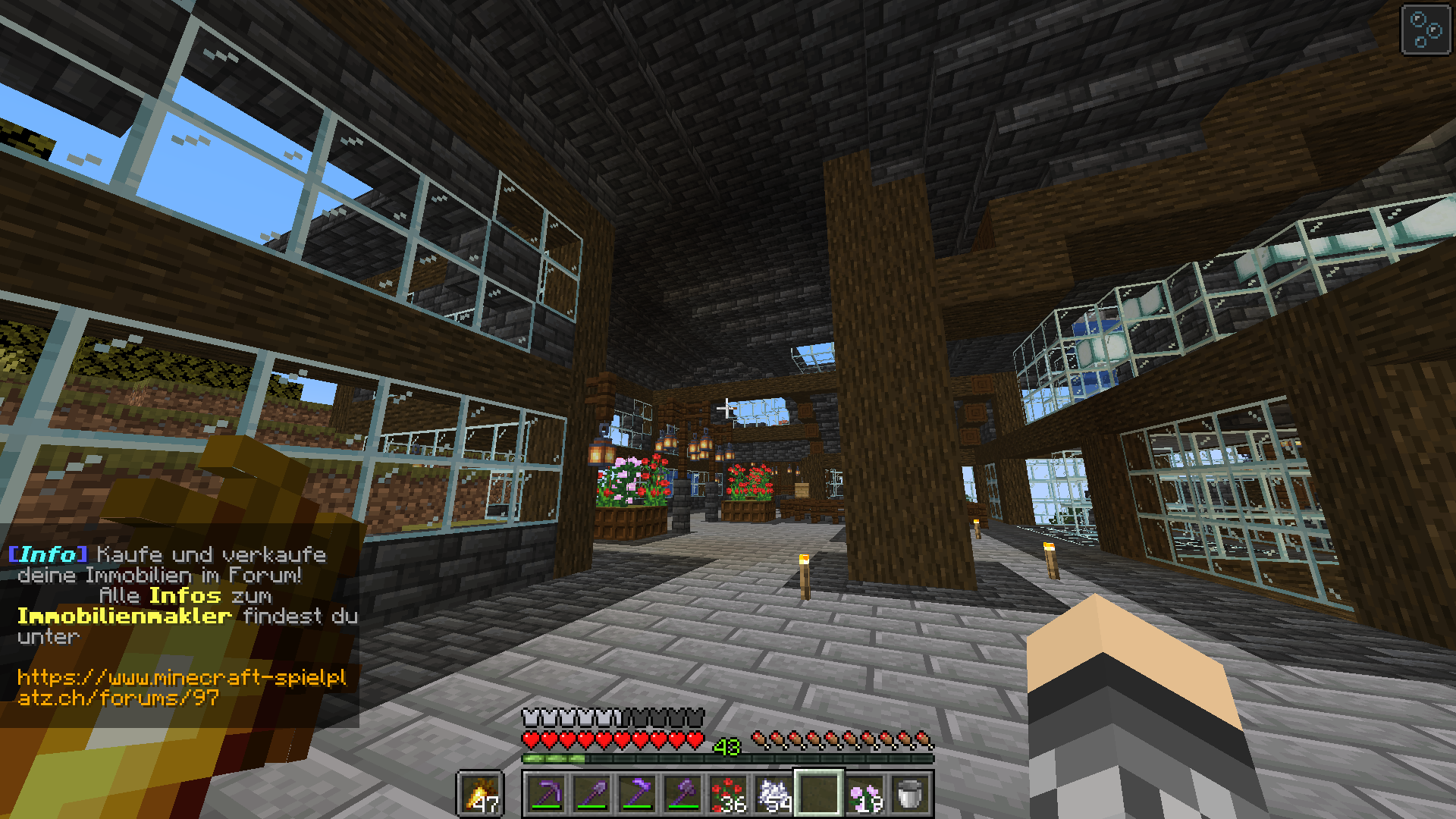This screenshot has width=1456, height=819.
Task: Select the peony stack of 19
Action: click(864, 792)
